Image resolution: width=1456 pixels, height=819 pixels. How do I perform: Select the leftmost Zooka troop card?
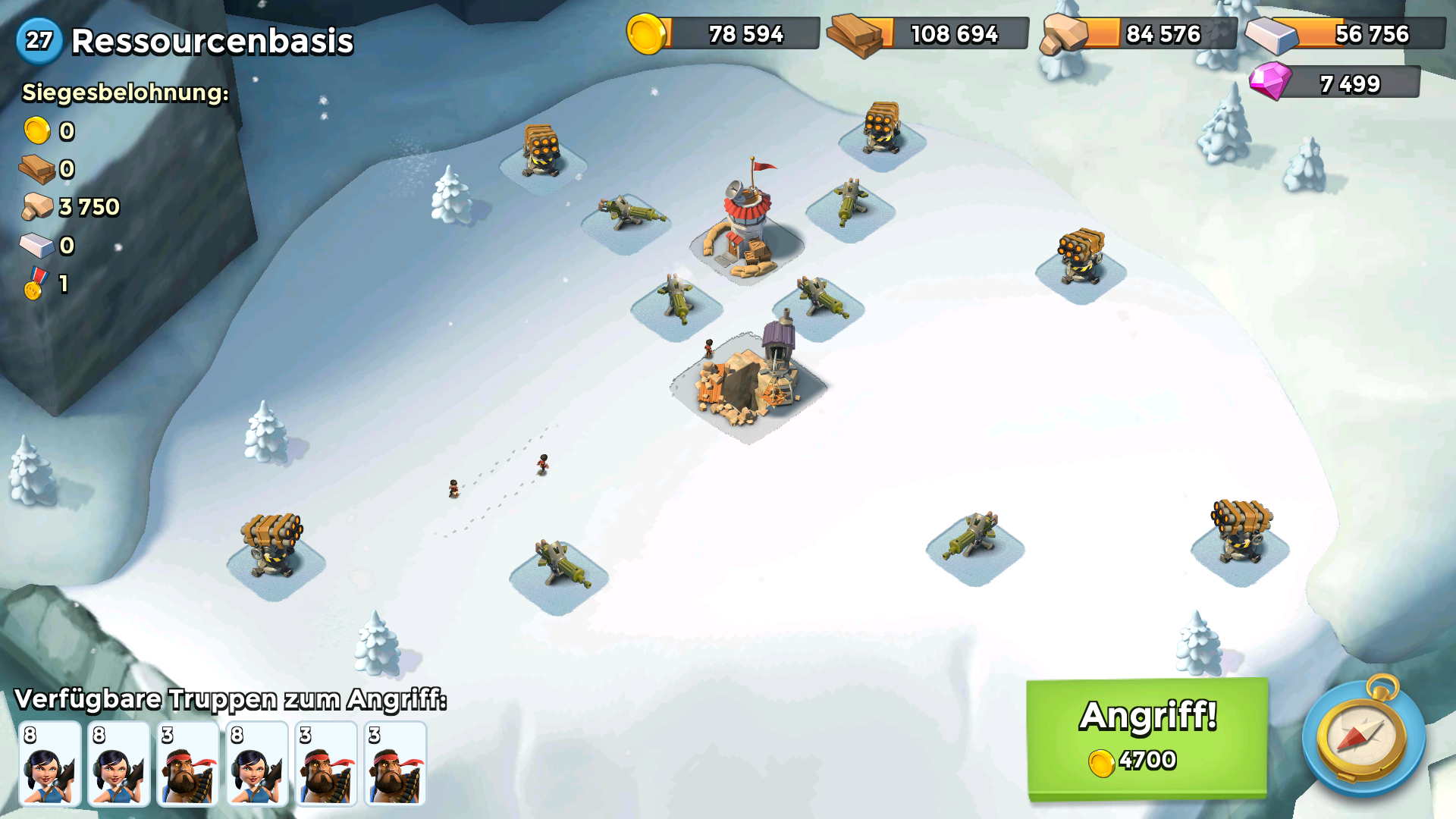click(50, 763)
